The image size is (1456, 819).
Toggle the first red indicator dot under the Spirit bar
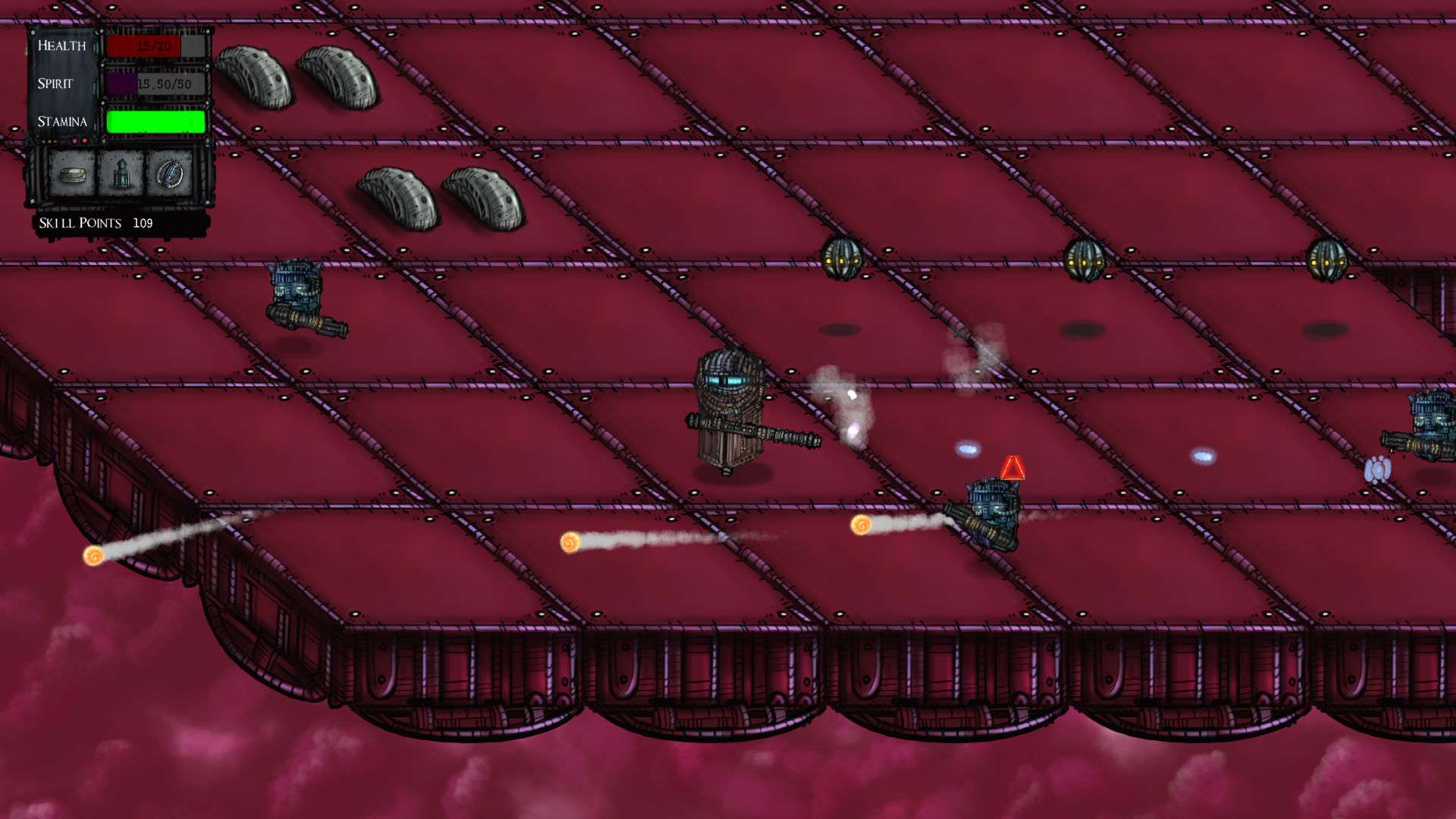click(x=74, y=141)
